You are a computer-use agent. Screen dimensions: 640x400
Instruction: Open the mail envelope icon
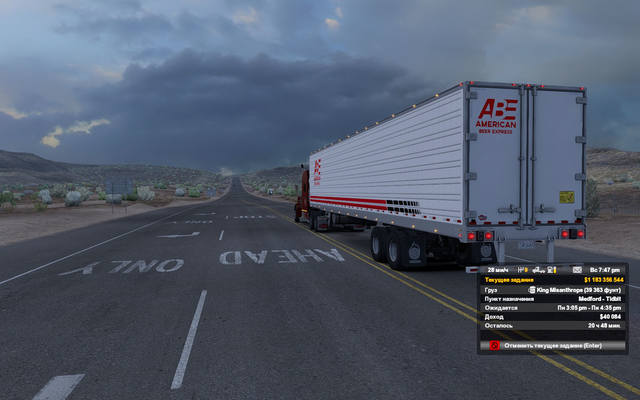point(576,269)
